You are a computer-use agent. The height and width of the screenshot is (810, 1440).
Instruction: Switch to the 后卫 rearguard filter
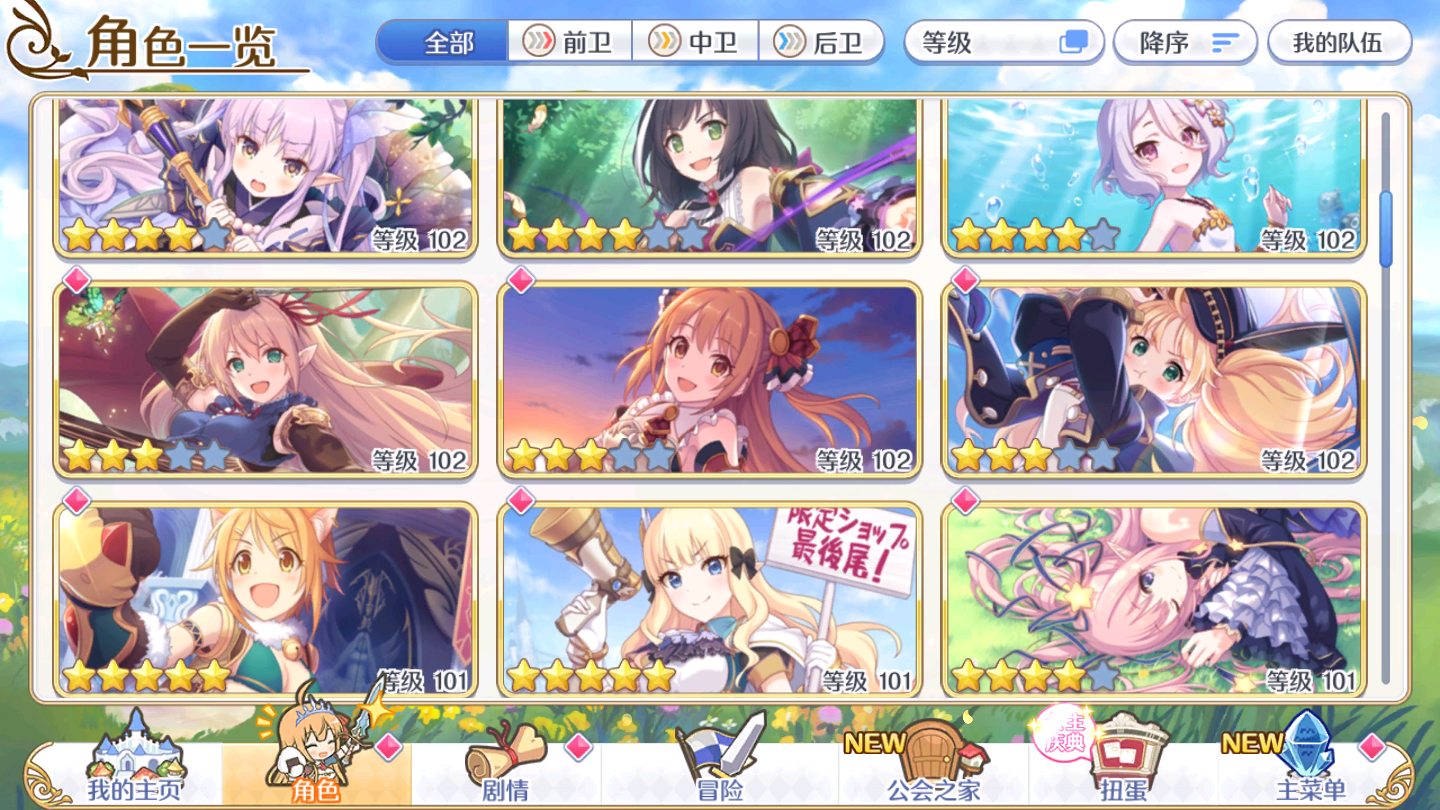822,42
